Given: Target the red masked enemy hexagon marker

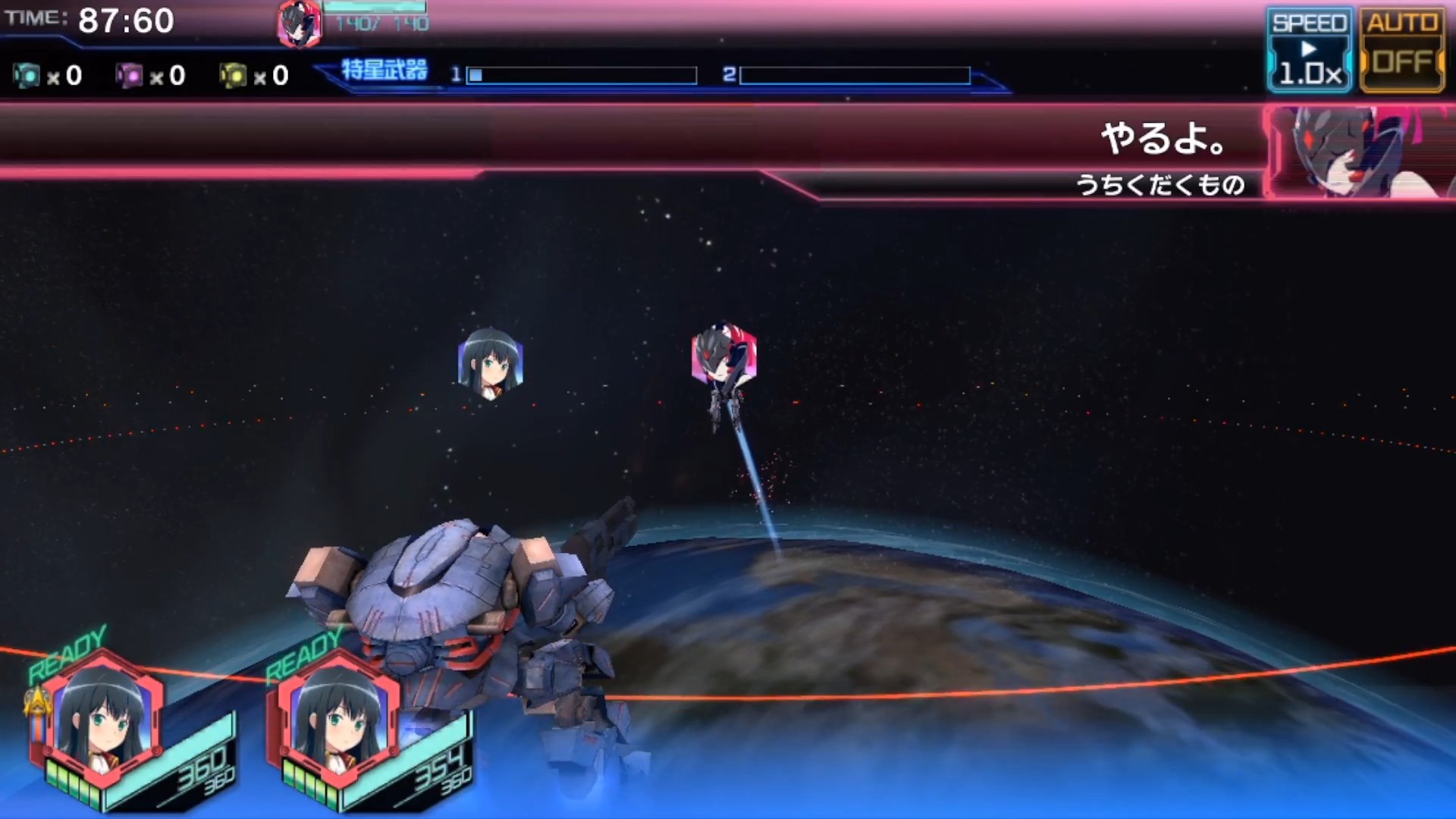Looking at the screenshot, I should coord(723,355).
